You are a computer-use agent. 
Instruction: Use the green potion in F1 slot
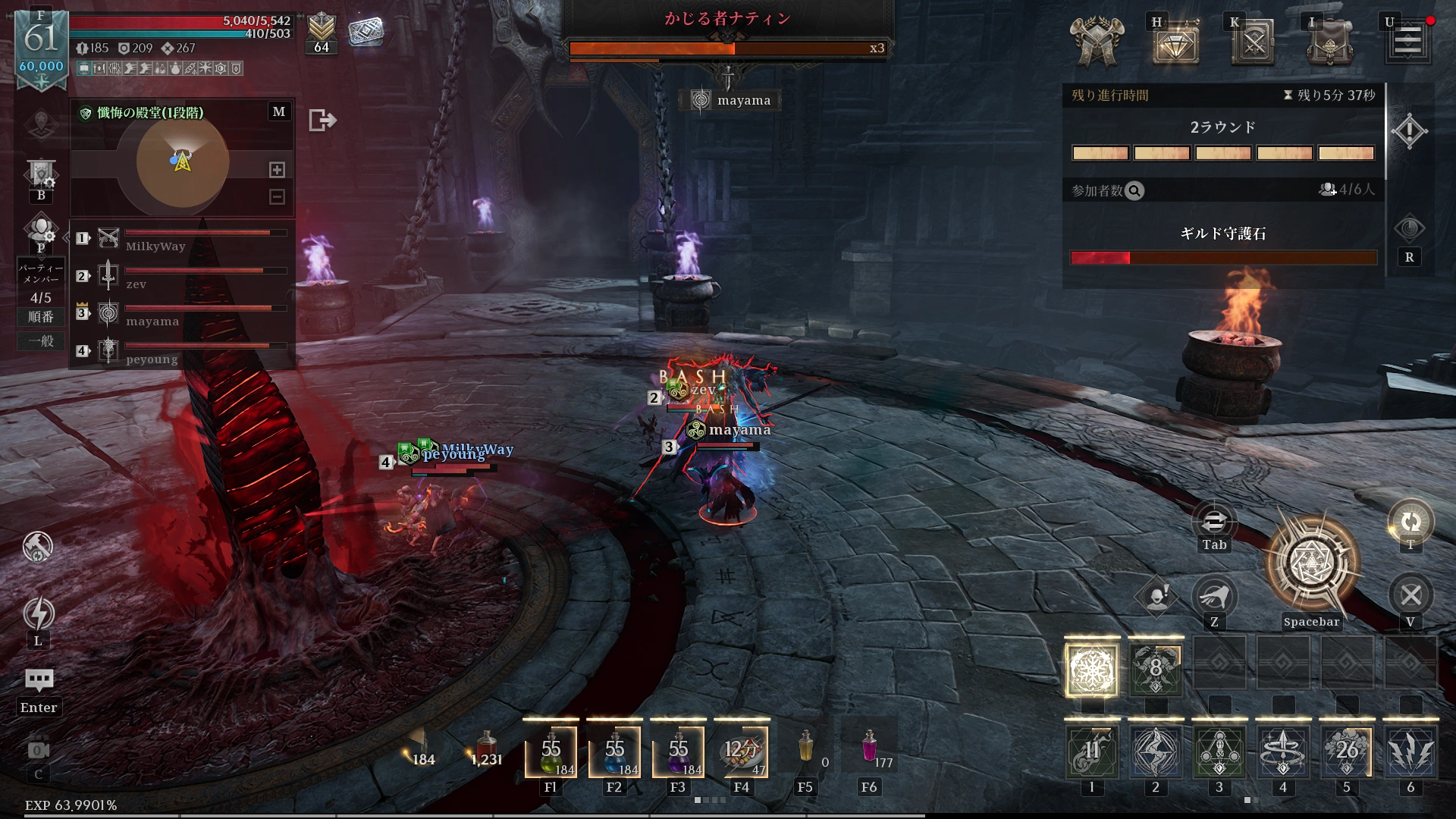click(x=551, y=752)
